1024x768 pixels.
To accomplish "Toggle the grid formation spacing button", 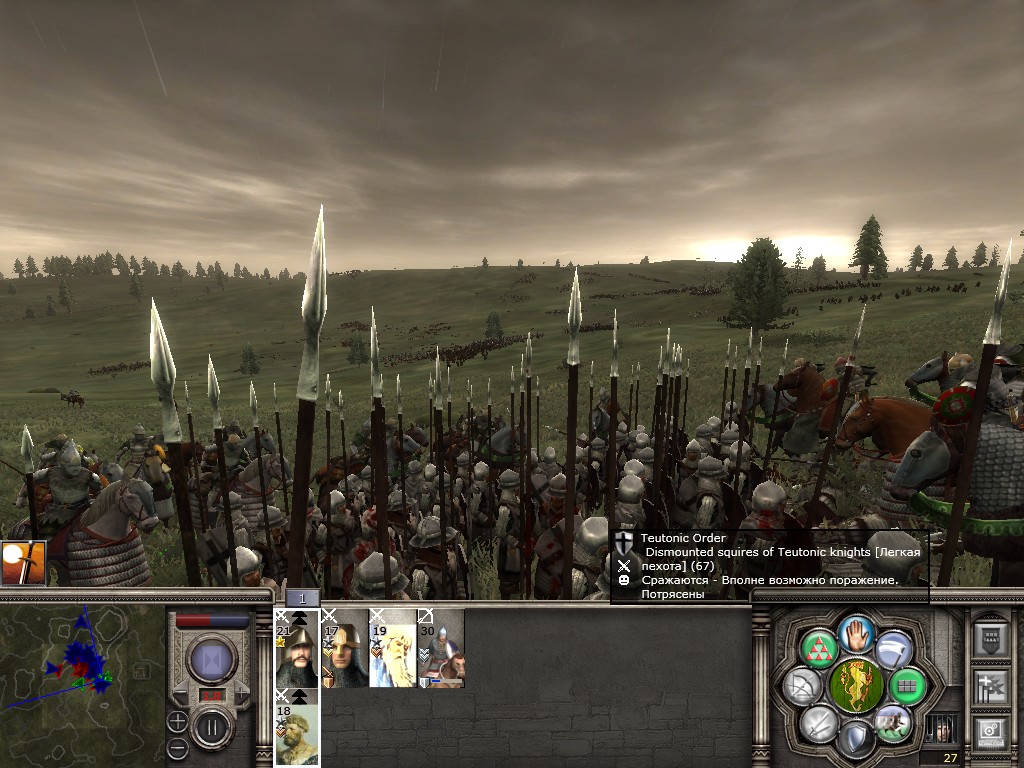I will tap(908, 686).
